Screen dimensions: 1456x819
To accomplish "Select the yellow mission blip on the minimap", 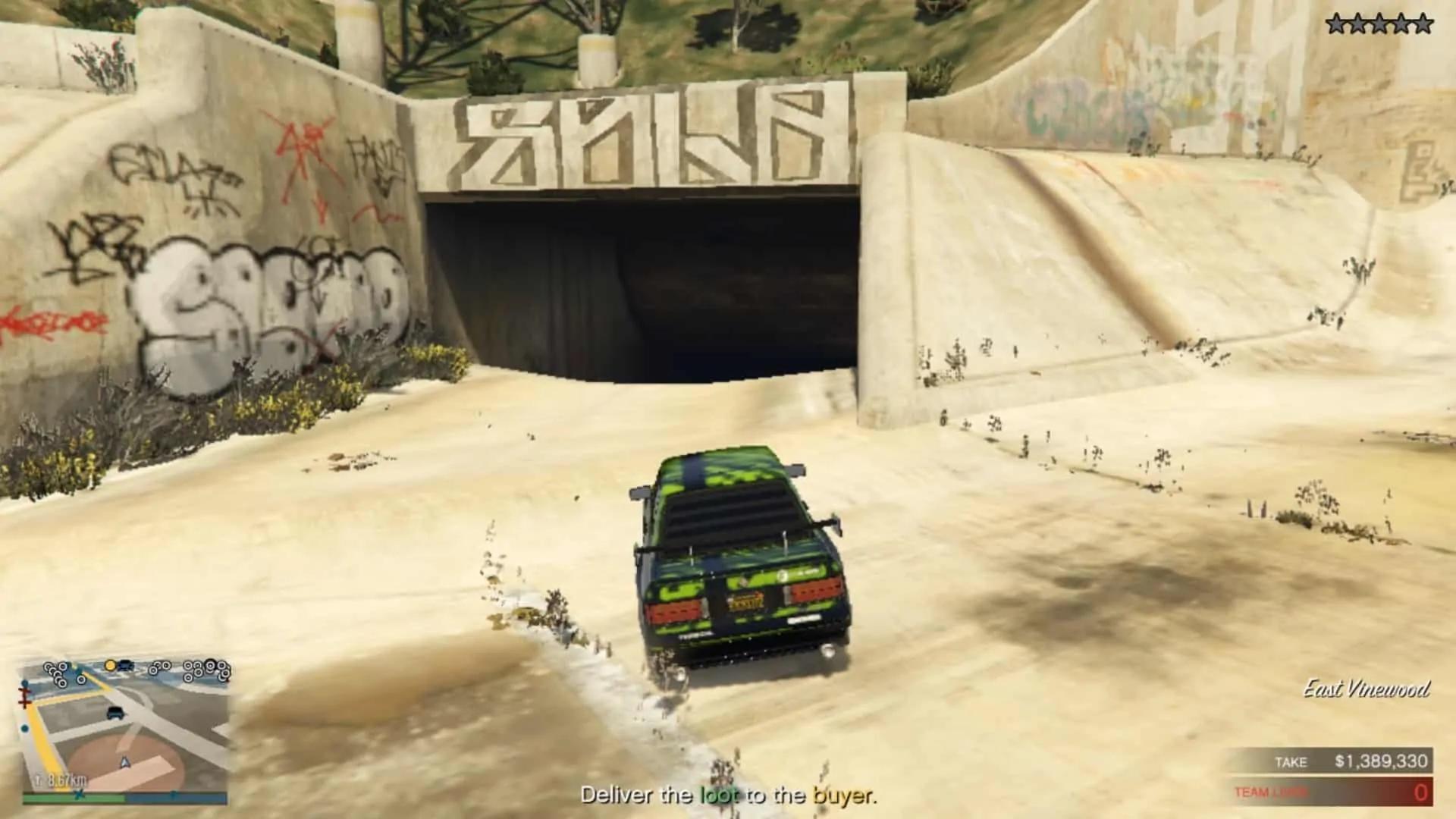I will pos(110,666).
